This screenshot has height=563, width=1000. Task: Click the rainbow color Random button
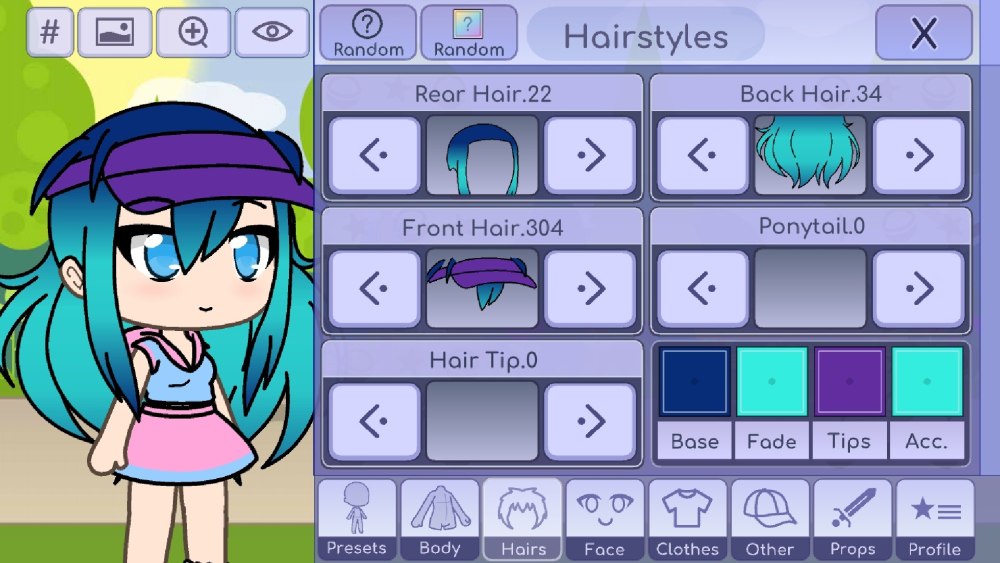[468, 33]
